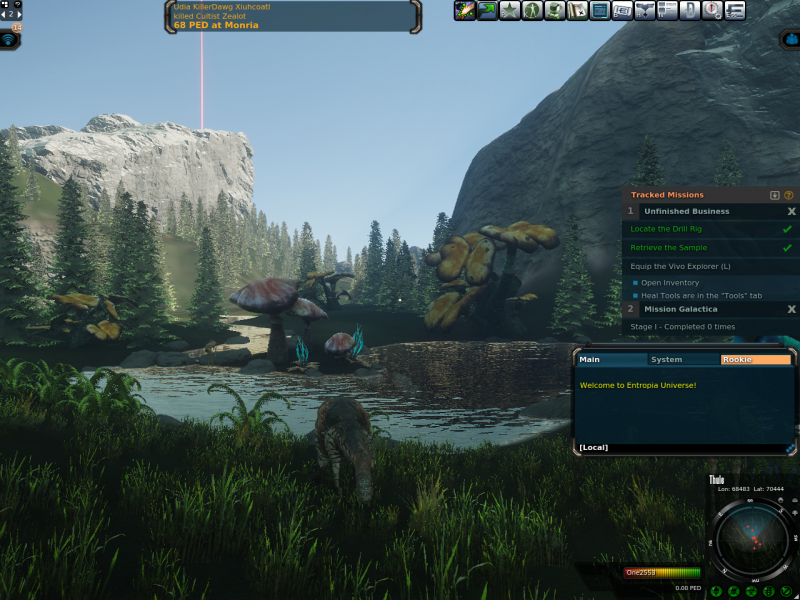
Task: Open Tracked Missions help icon
Action: click(789, 195)
